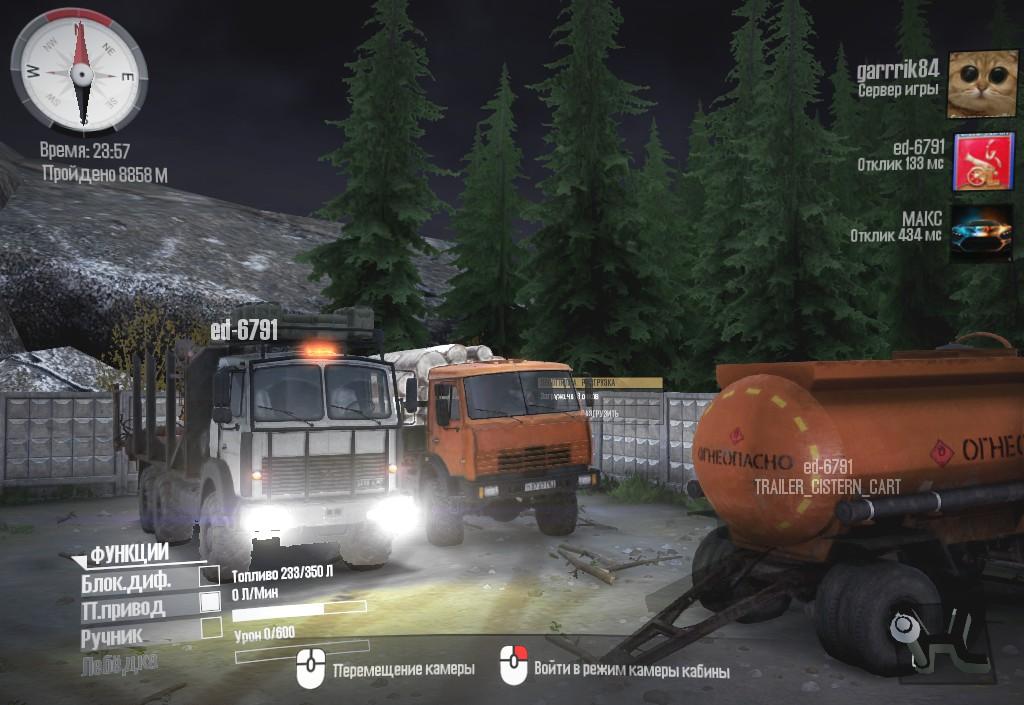Select the TRAILER_CISTERN_CART trailer label
Screen dimensions: 1024x705
pyautogui.click(x=827, y=487)
